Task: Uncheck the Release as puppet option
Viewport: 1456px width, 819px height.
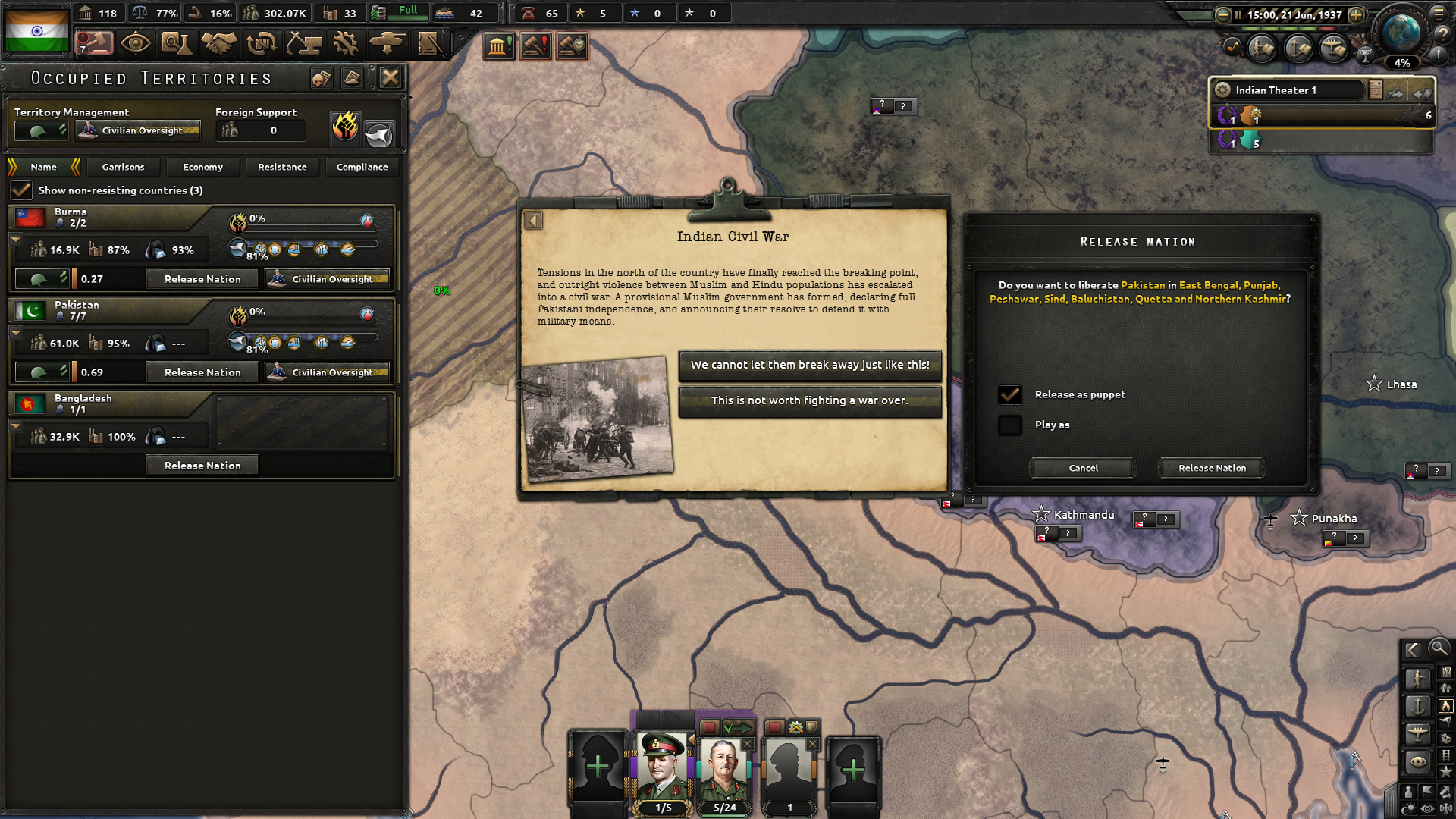Action: [1009, 394]
